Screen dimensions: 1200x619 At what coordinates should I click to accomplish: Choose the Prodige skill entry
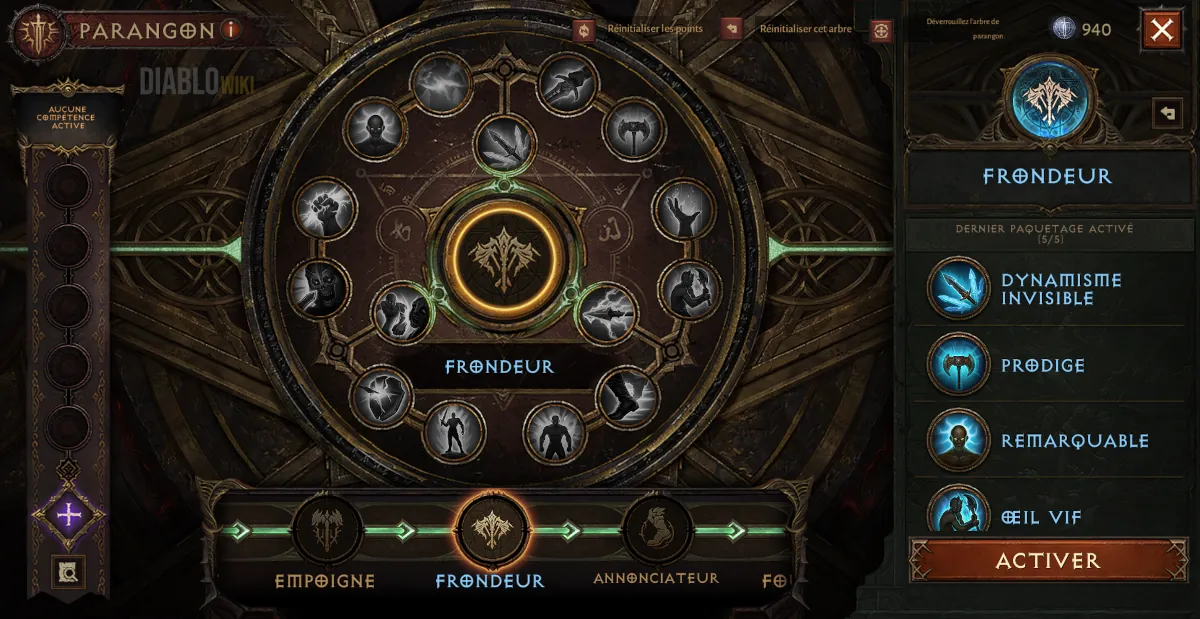(958, 365)
